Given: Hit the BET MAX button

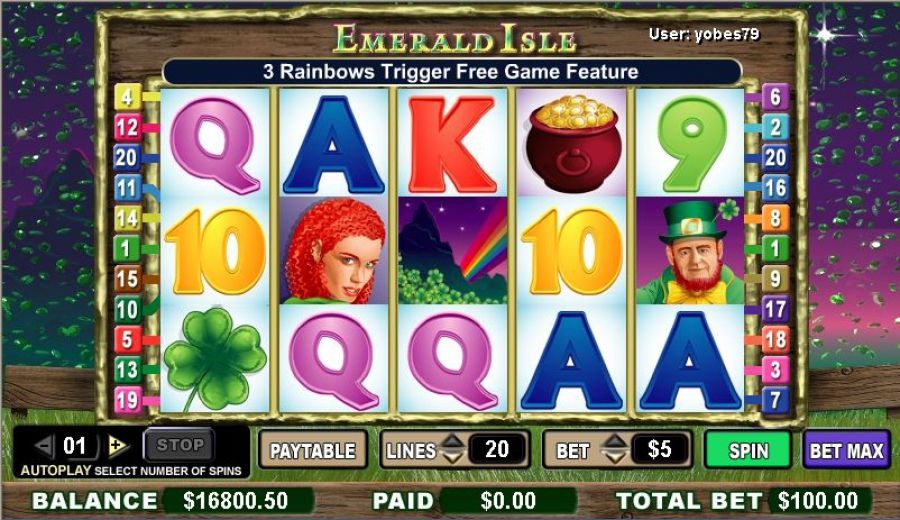Looking at the screenshot, I should [x=846, y=450].
